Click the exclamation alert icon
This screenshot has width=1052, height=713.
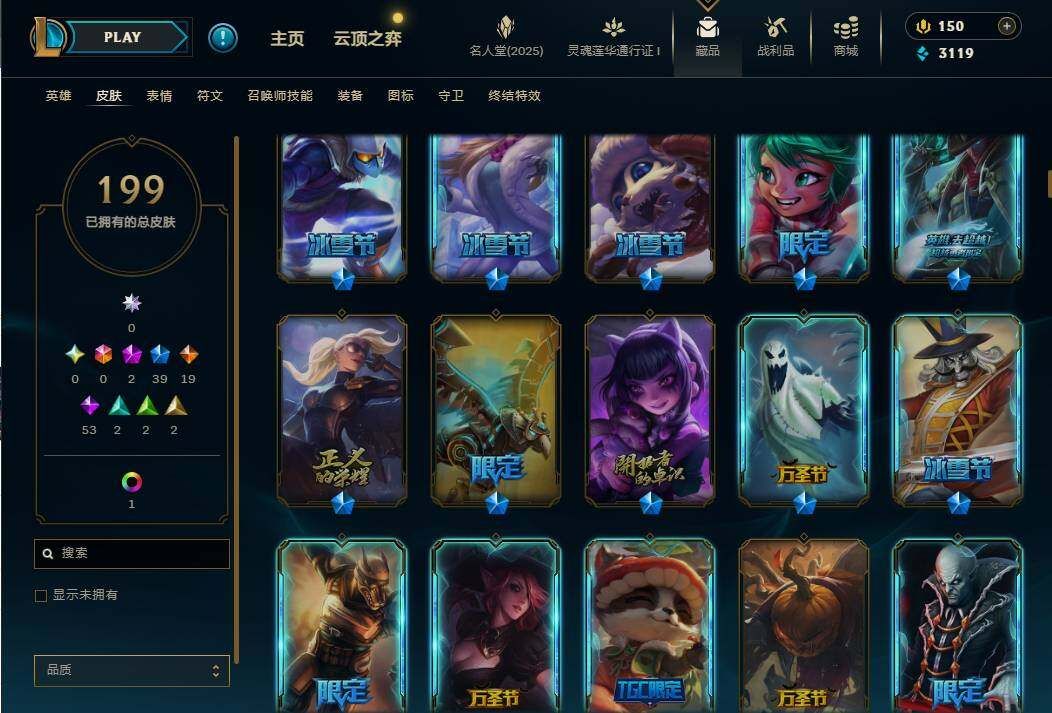pyautogui.click(x=223, y=38)
